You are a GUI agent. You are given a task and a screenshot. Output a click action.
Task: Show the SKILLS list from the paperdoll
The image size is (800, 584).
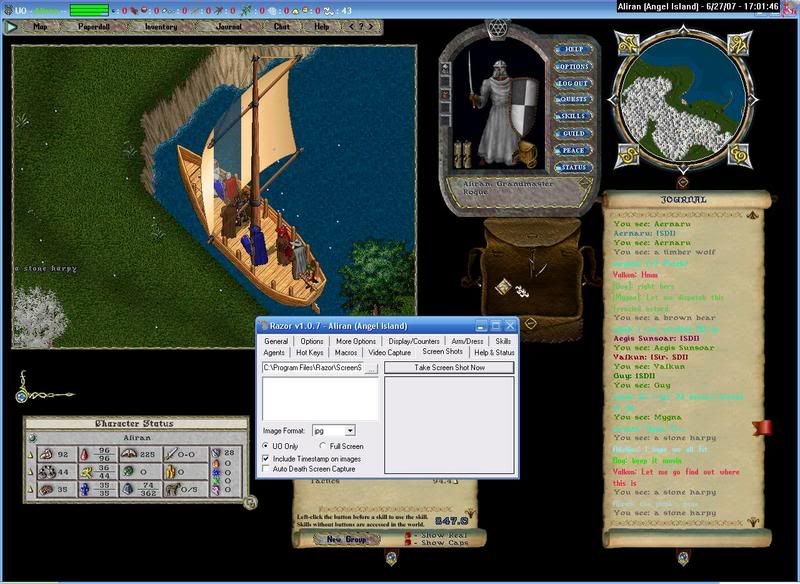point(573,117)
